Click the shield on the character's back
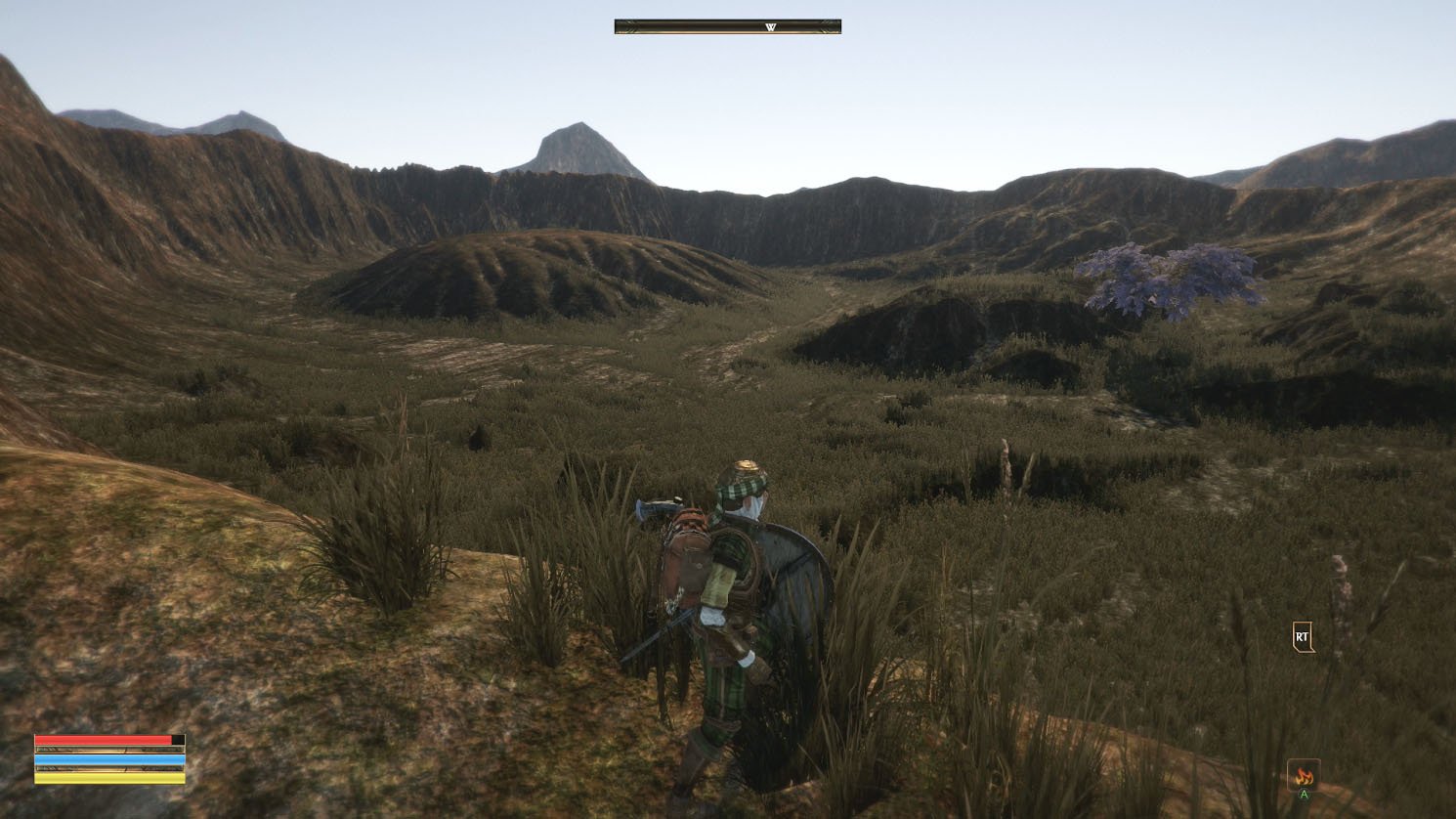The width and height of the screenshot is (1456, 819). pos(793,582)
